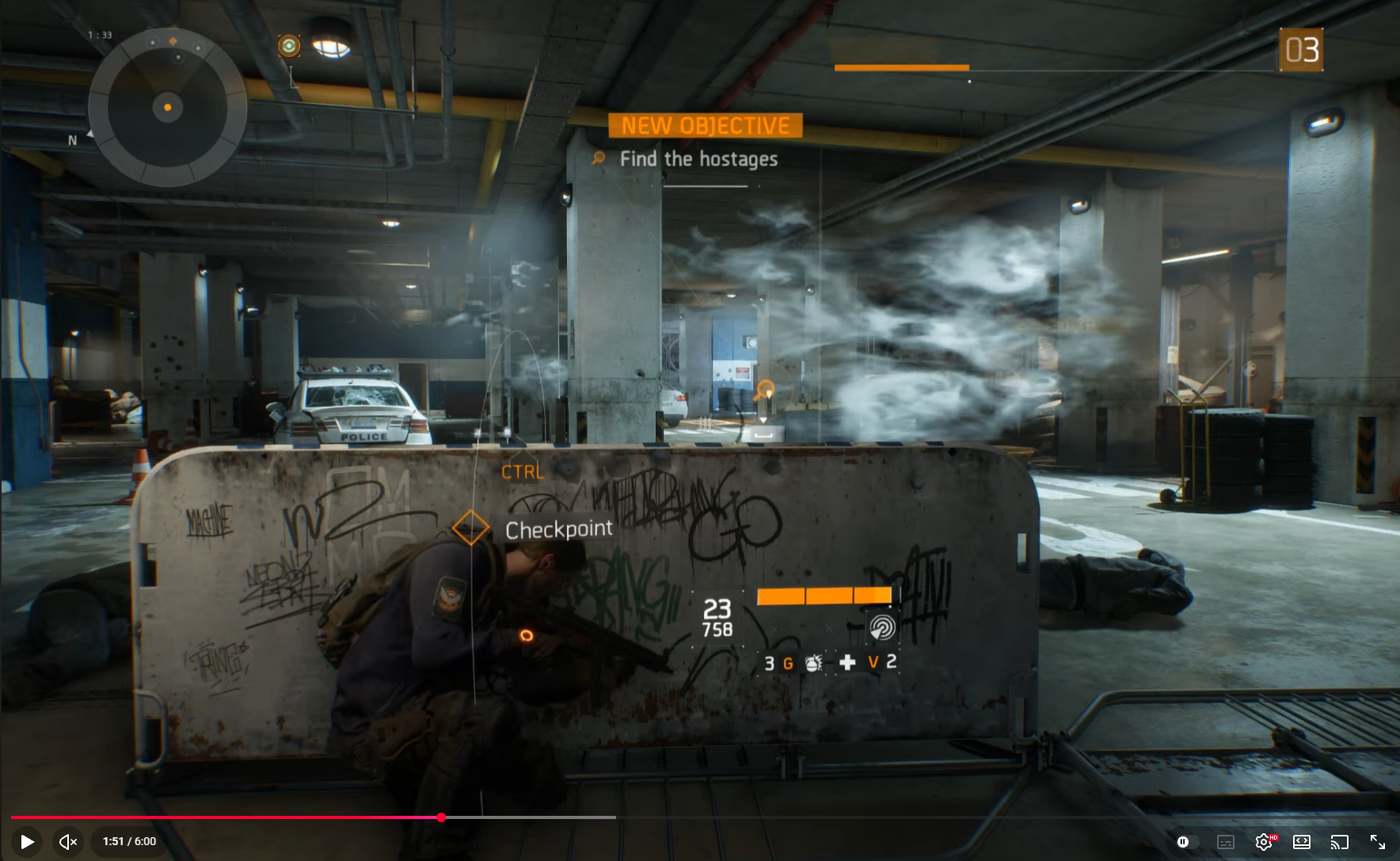This screenshot has height=861, width=1400.
Task: Click the circular minimap radar
Action: tap(167, 108)
